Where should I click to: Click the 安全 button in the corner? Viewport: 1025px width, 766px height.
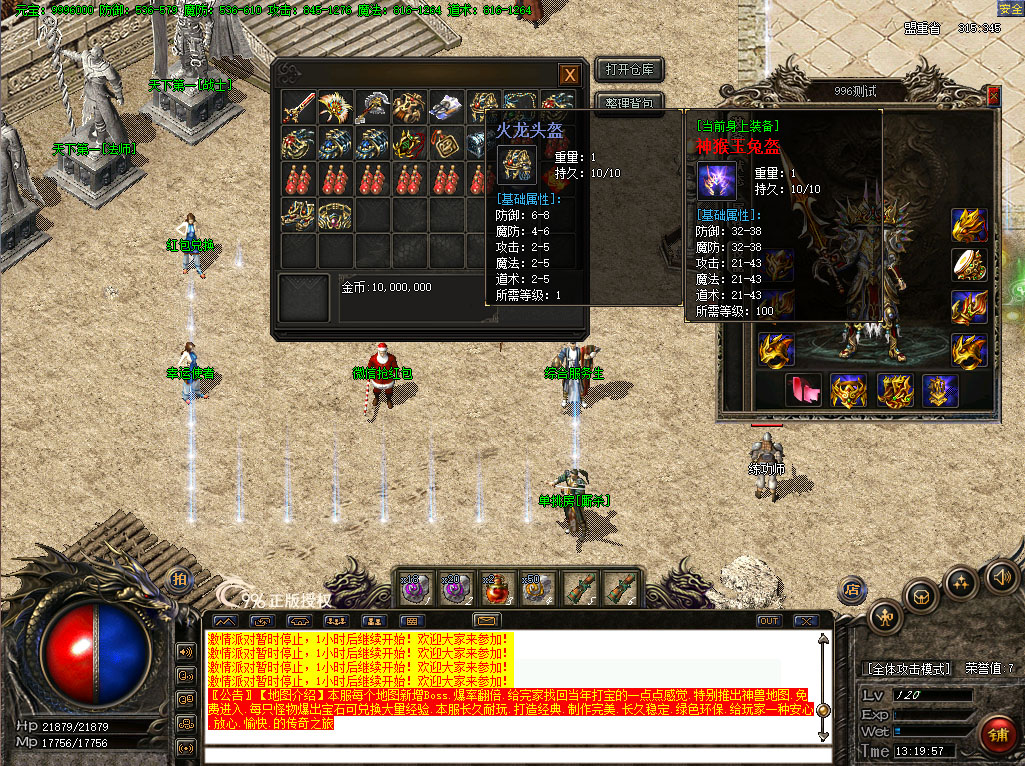pyautogui.click(x=1009, y=8)
